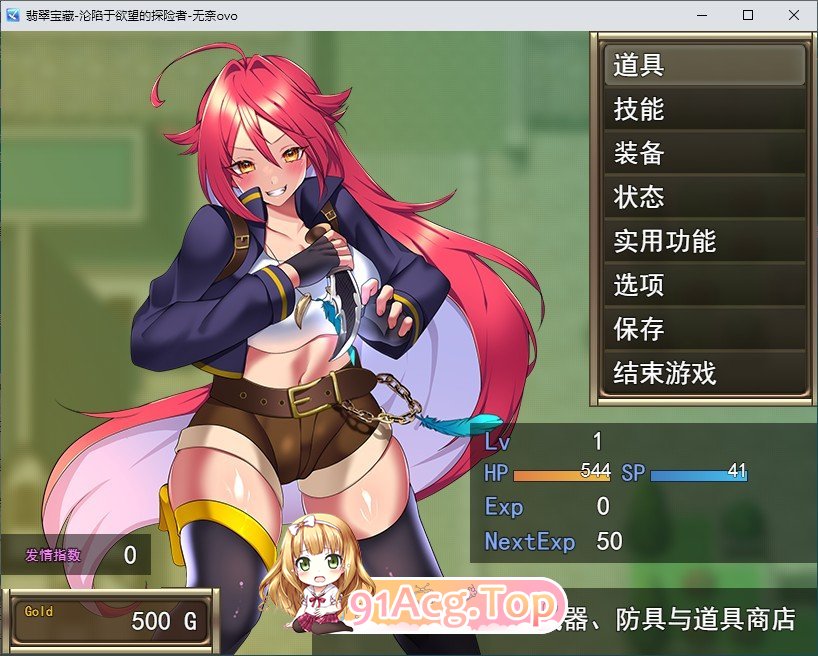Show the 状态 (Status) screen

click(703, 198)
